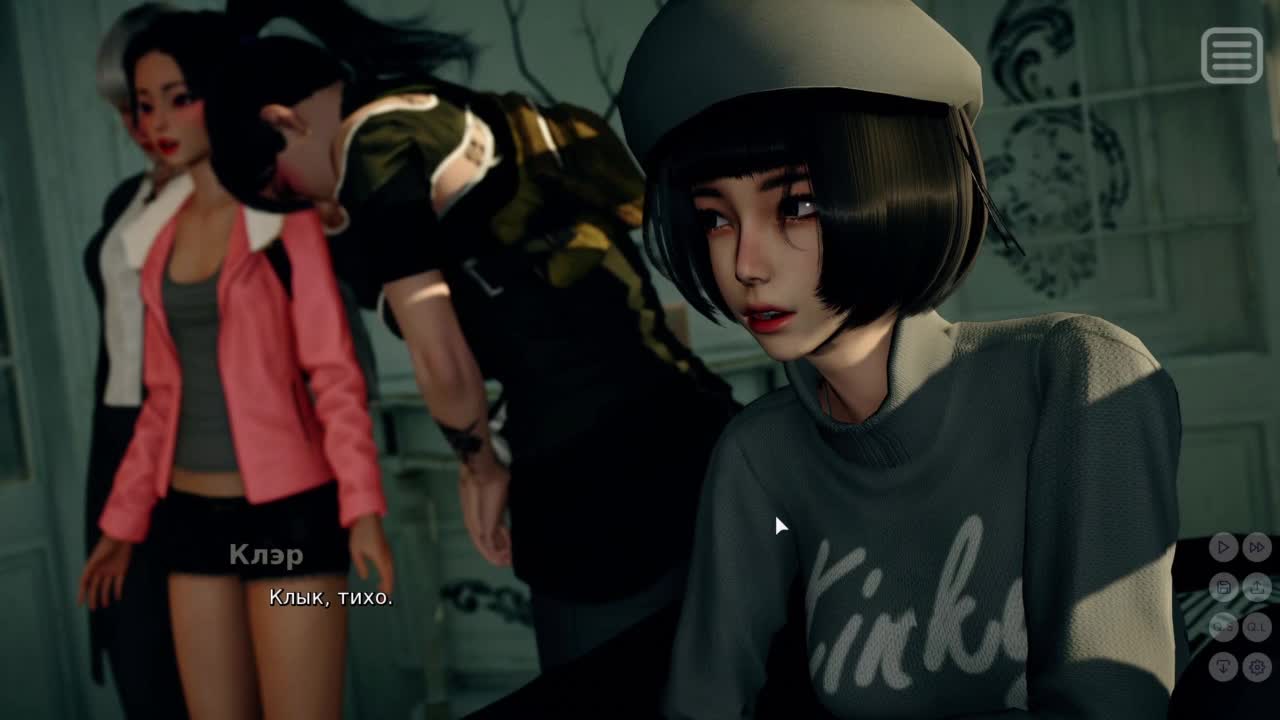Open settings with the gear icon

tap(1257, 666)
